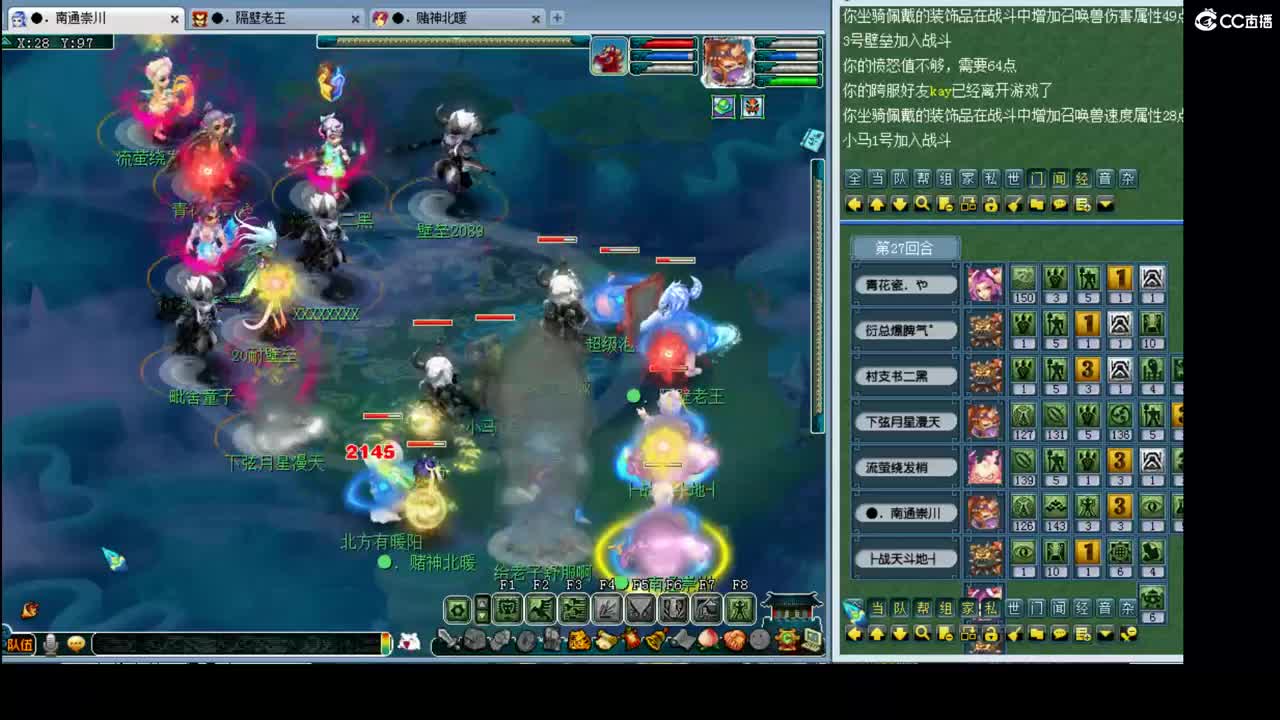The image size is (1280, 720).
Task: Click the chat lock icon in message toolbar
Action: click(992, 204)
